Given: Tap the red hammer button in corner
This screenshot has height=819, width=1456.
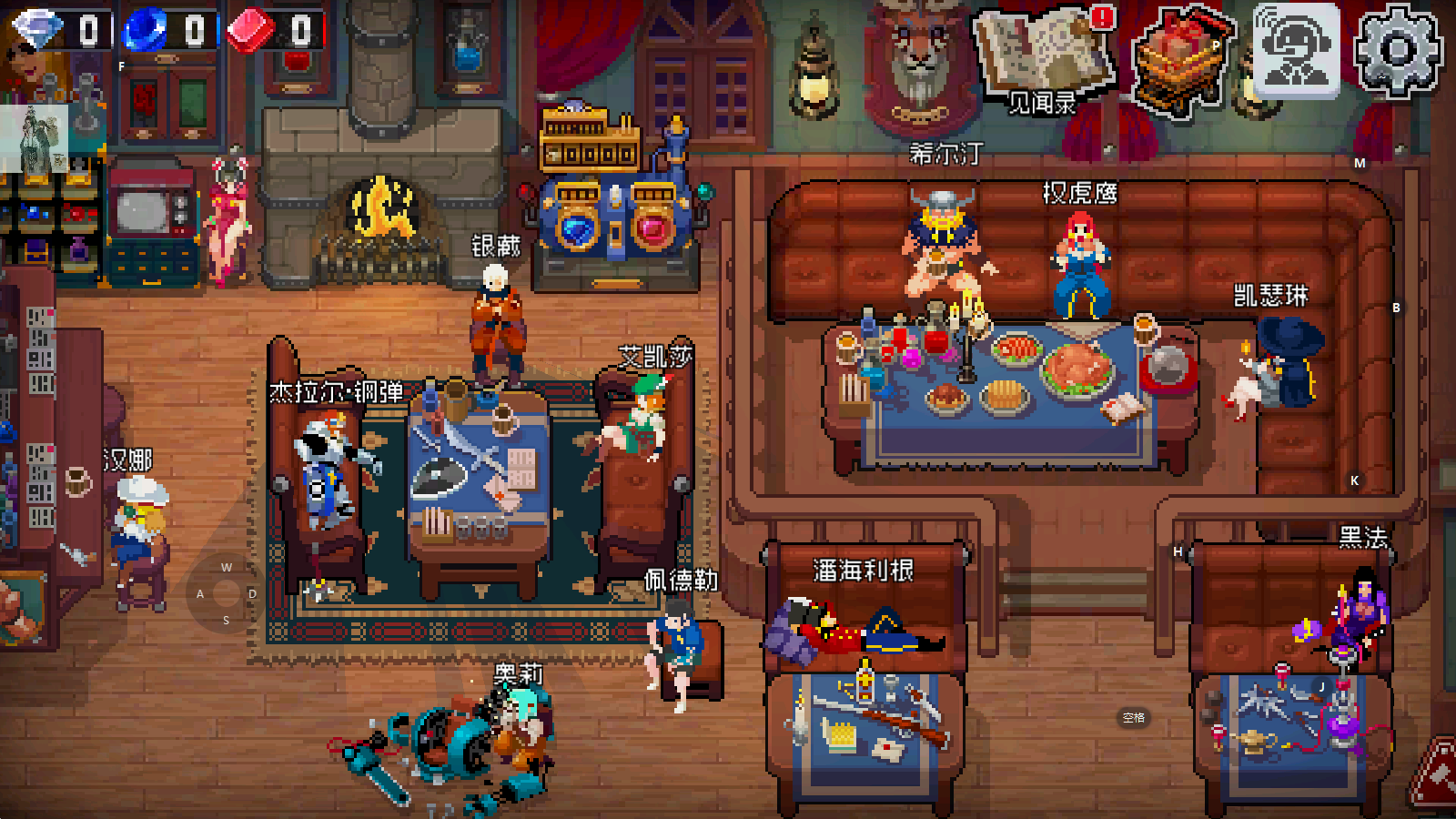Looking at the screenshot, I should coord(1438,778).
